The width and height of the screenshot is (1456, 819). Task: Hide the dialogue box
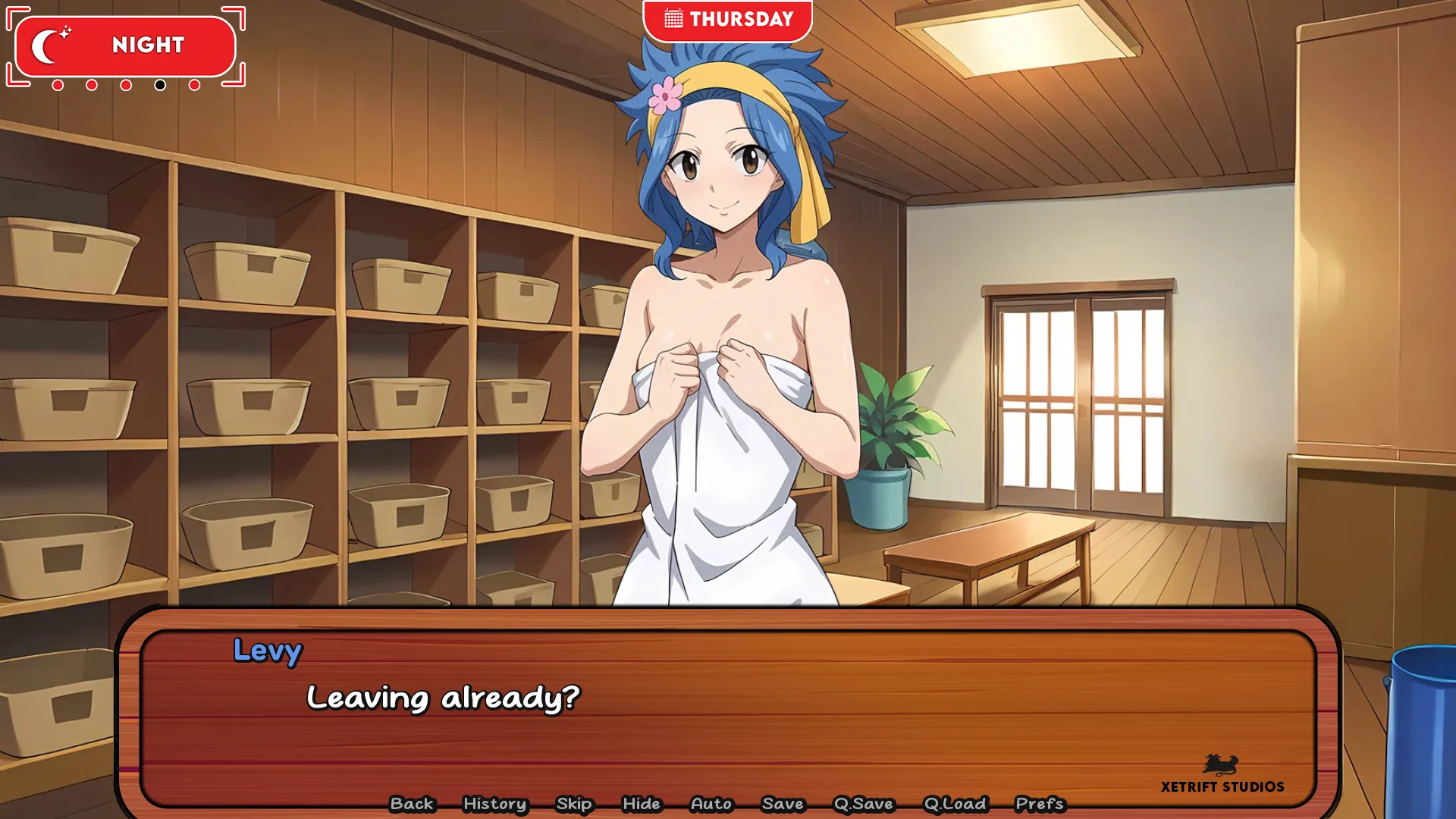[642, 804]
